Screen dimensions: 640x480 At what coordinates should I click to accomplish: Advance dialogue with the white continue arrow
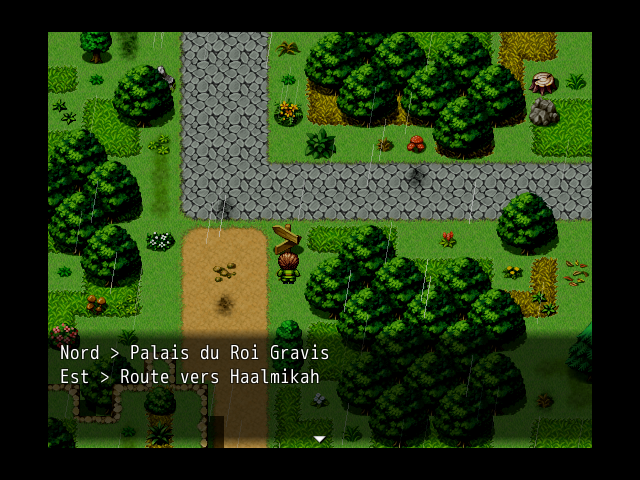pyautogui.click(x=319, y=439)
